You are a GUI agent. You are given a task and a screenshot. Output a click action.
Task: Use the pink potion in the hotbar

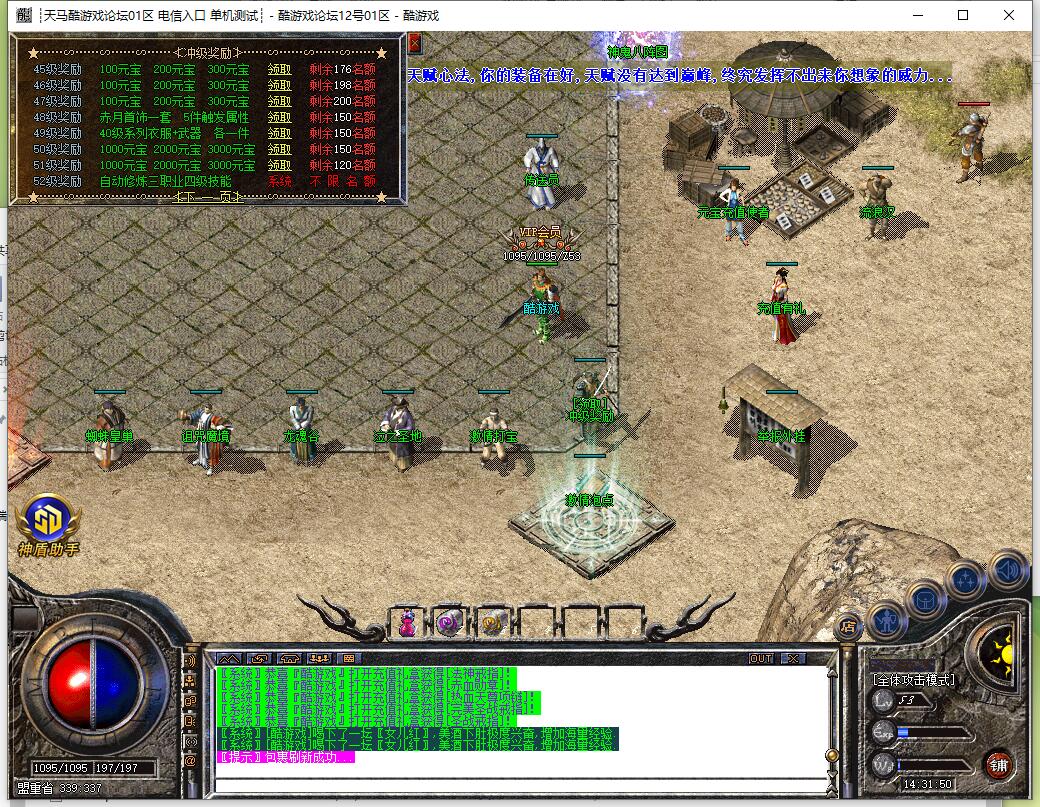coord(408,624)
